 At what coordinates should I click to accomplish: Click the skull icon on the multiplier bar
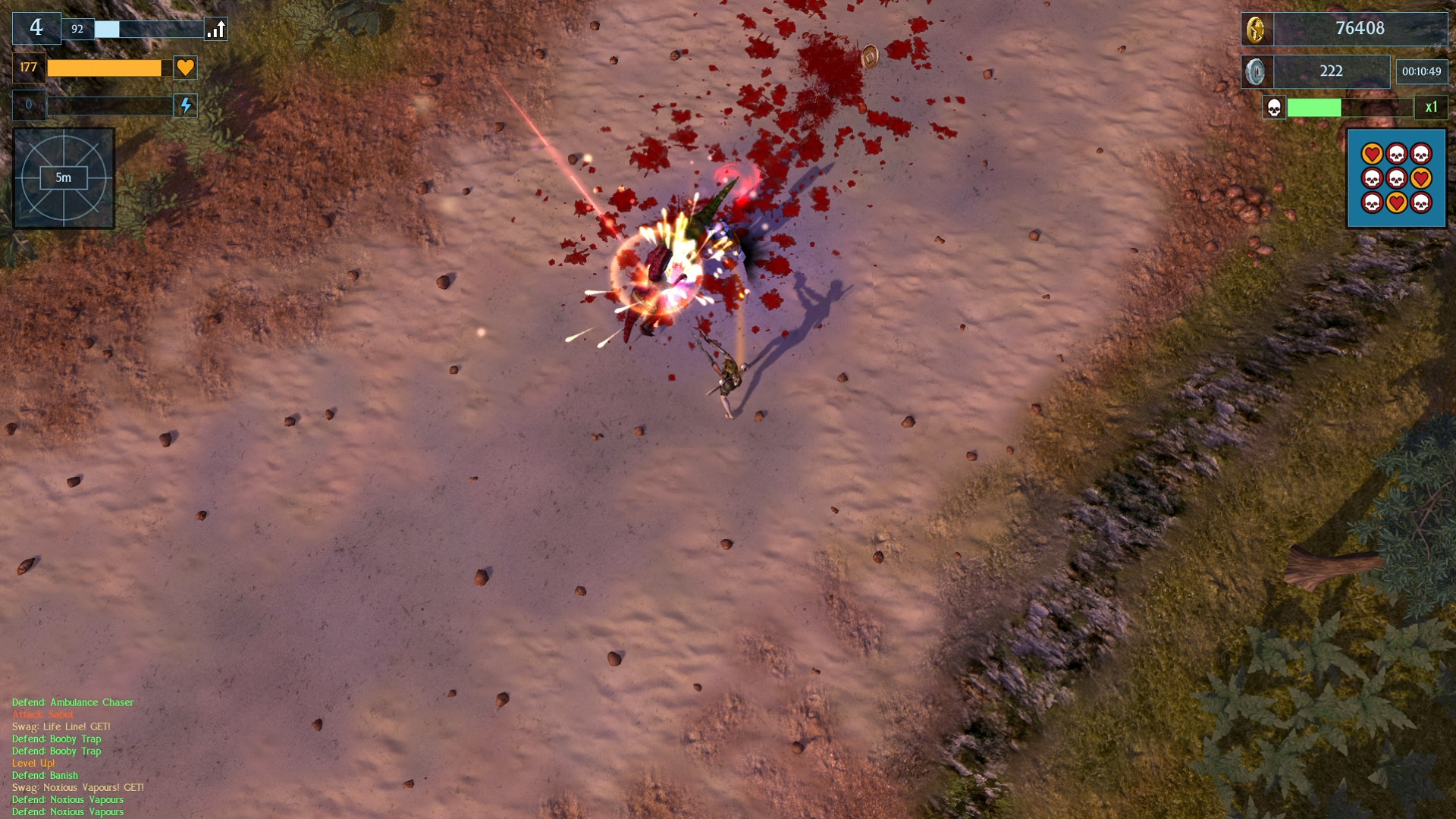click(1274, 107)
